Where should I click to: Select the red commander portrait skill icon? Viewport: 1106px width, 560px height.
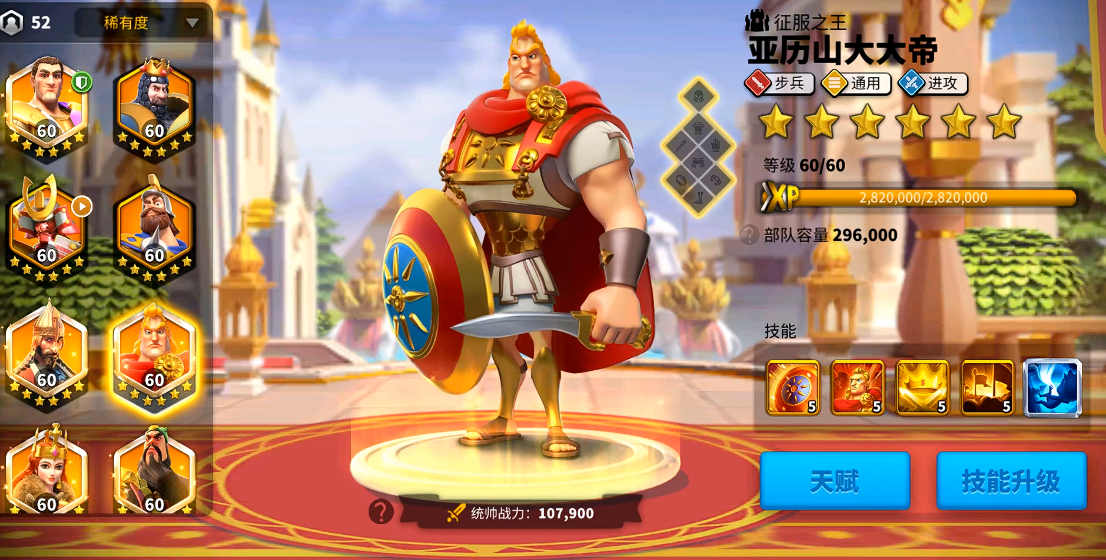click(x=857, y=387)
